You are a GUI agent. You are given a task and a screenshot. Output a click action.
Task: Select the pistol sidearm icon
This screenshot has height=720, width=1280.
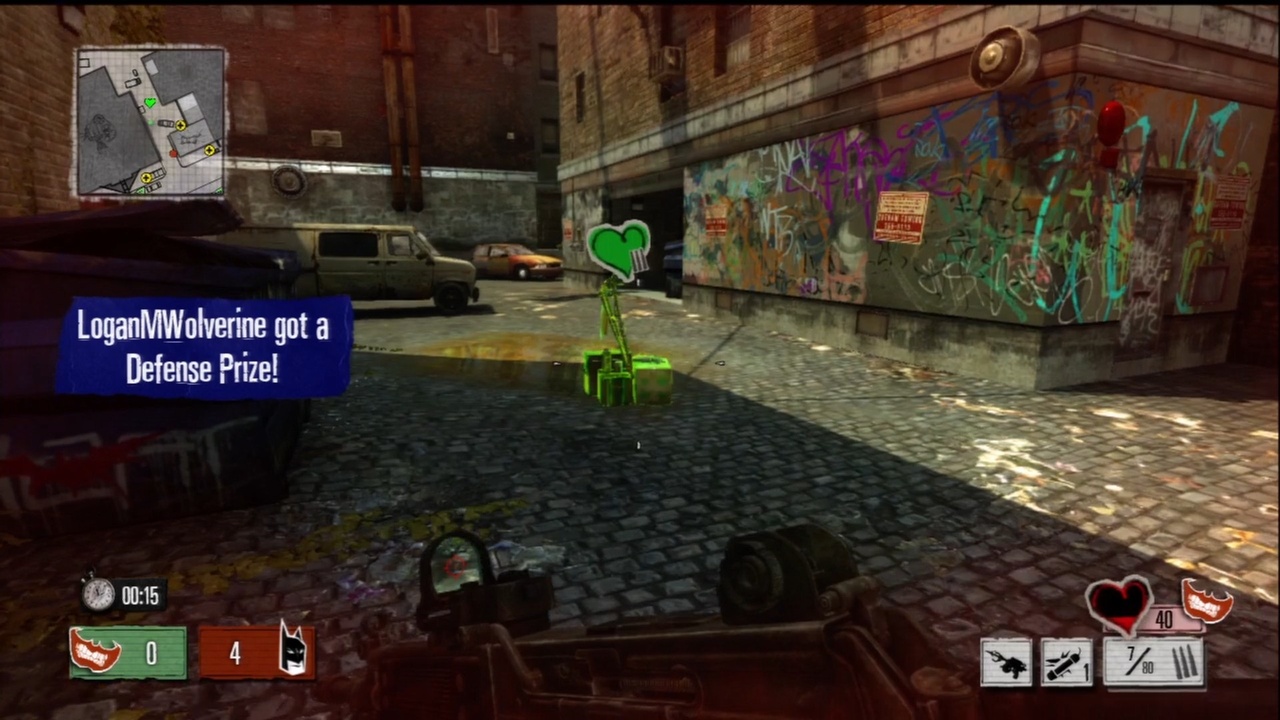[1007, 661]
